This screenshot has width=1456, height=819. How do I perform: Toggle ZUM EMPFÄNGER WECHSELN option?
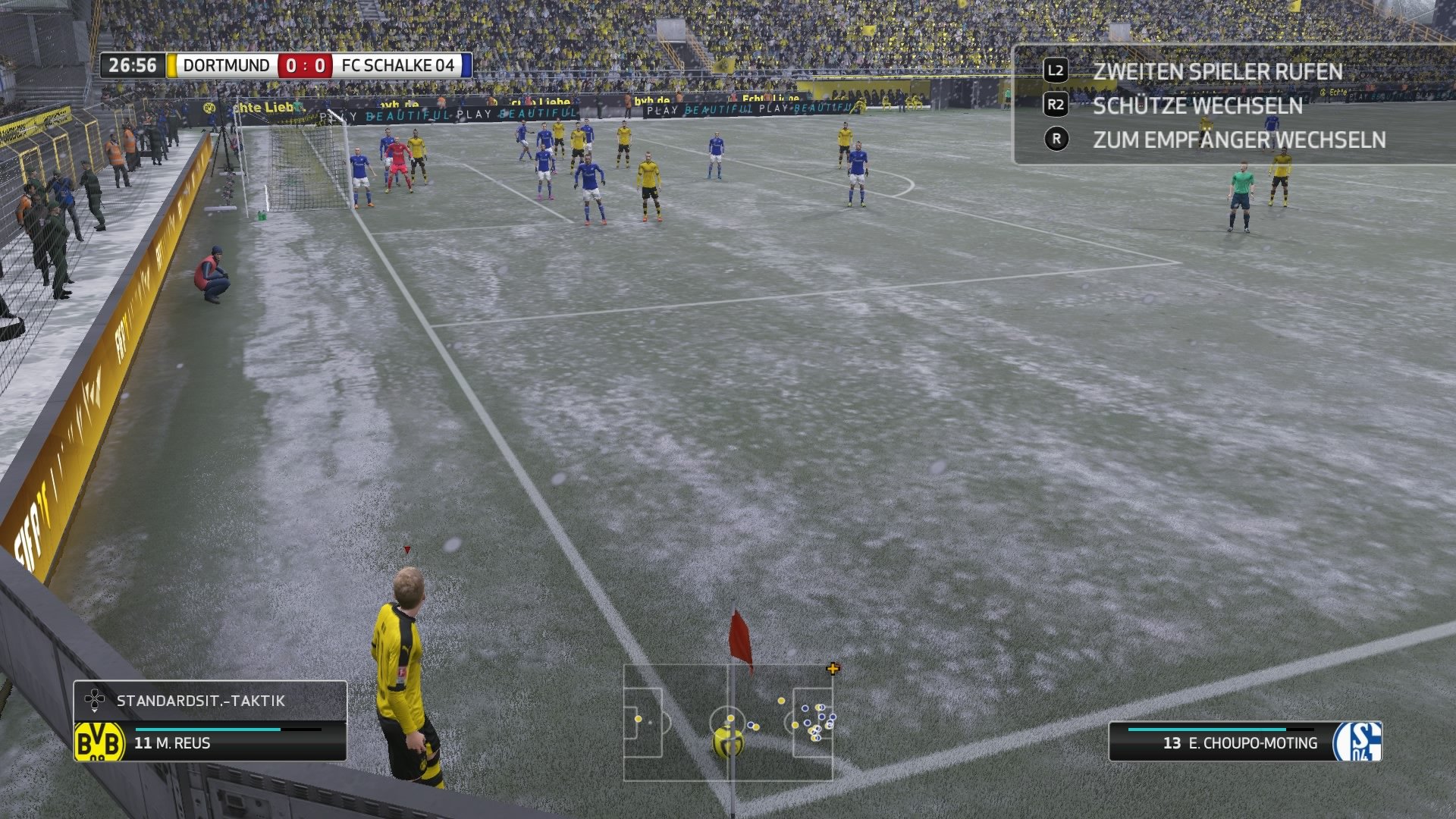[x=1239, y=140]
